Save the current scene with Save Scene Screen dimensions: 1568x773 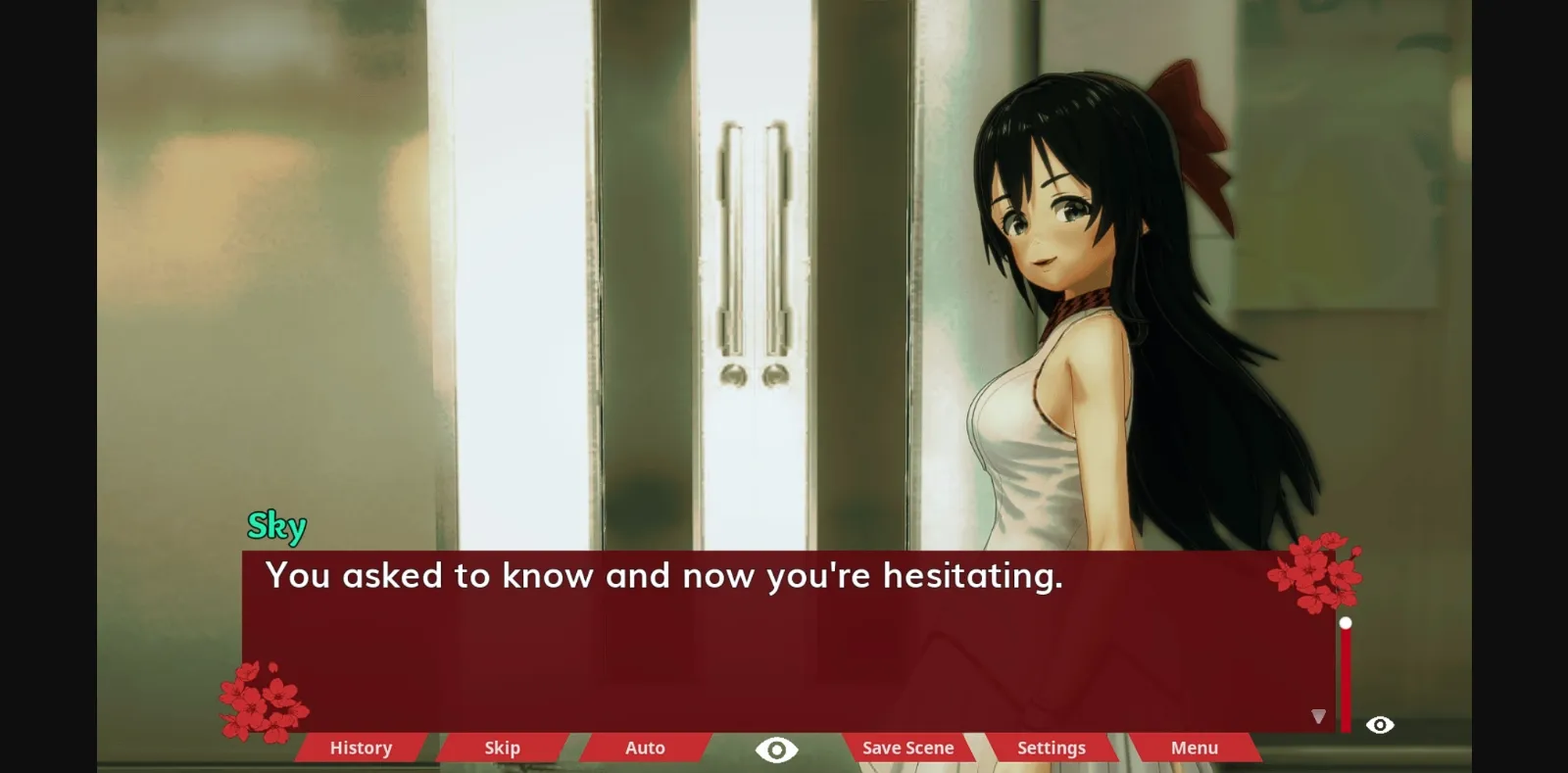[906, 748]
